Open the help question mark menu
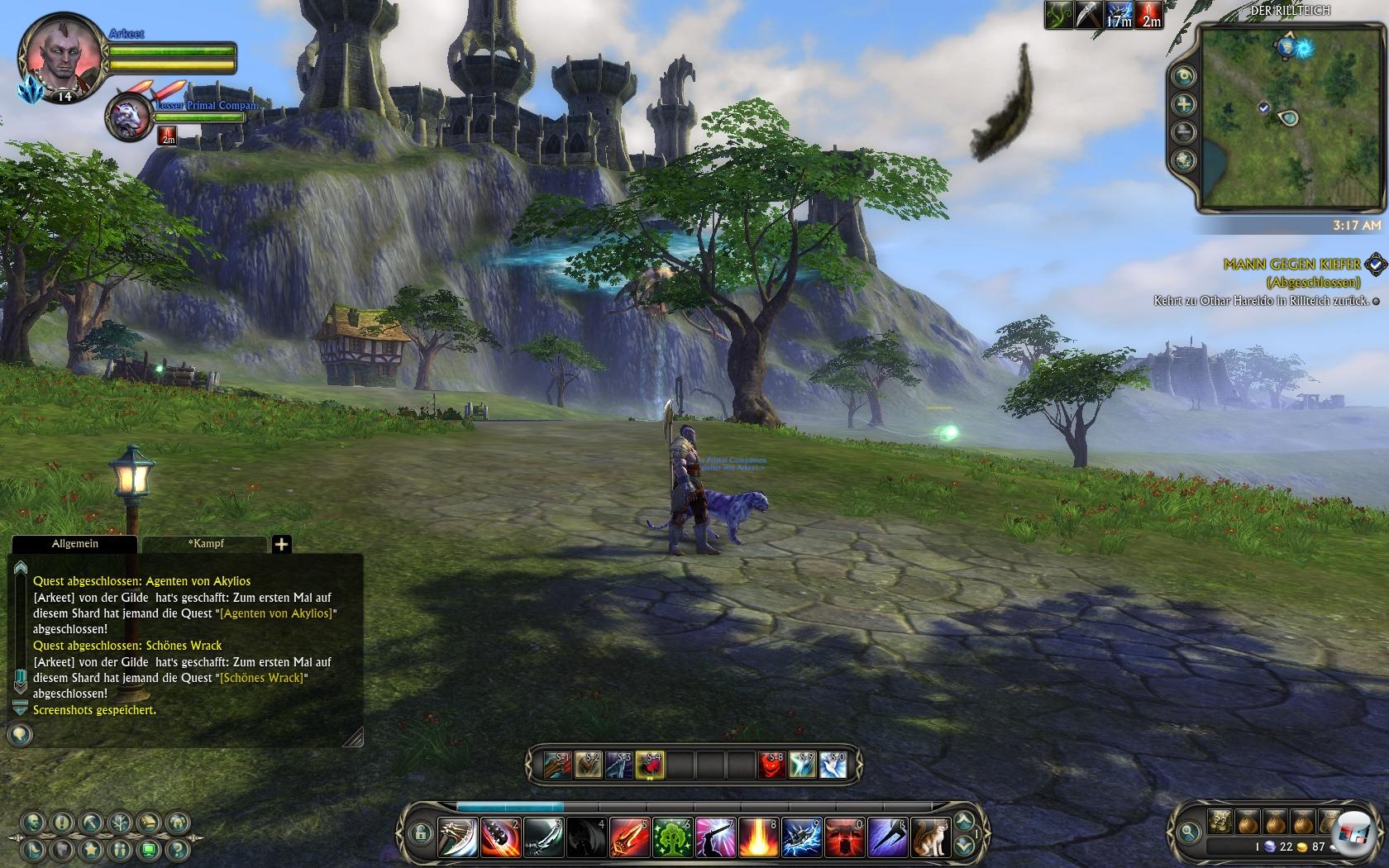Screen dimensions: 1389x868 click(x=175, y=849)
